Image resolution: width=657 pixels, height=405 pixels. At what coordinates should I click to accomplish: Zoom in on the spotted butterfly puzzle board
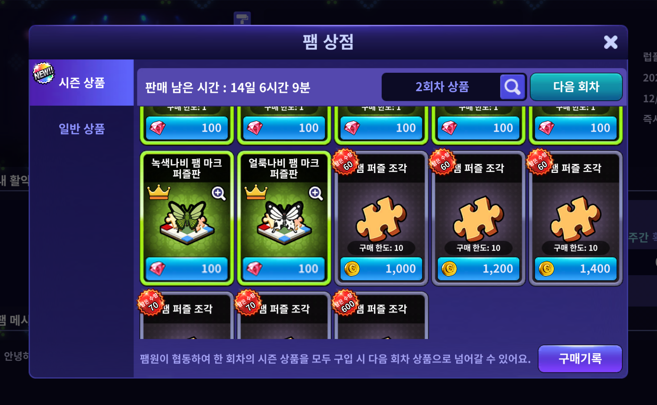point(315,193)
